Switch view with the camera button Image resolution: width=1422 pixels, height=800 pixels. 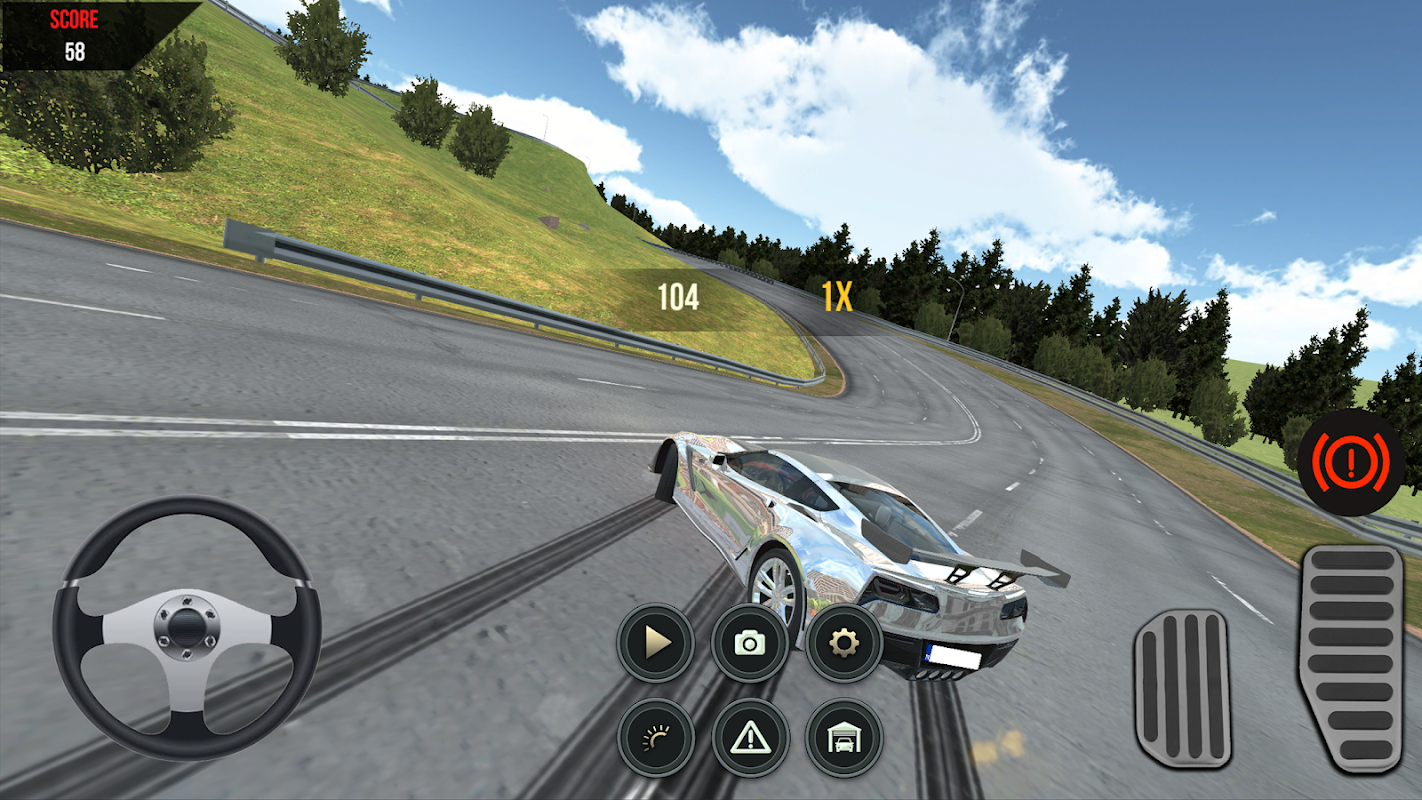750,643
